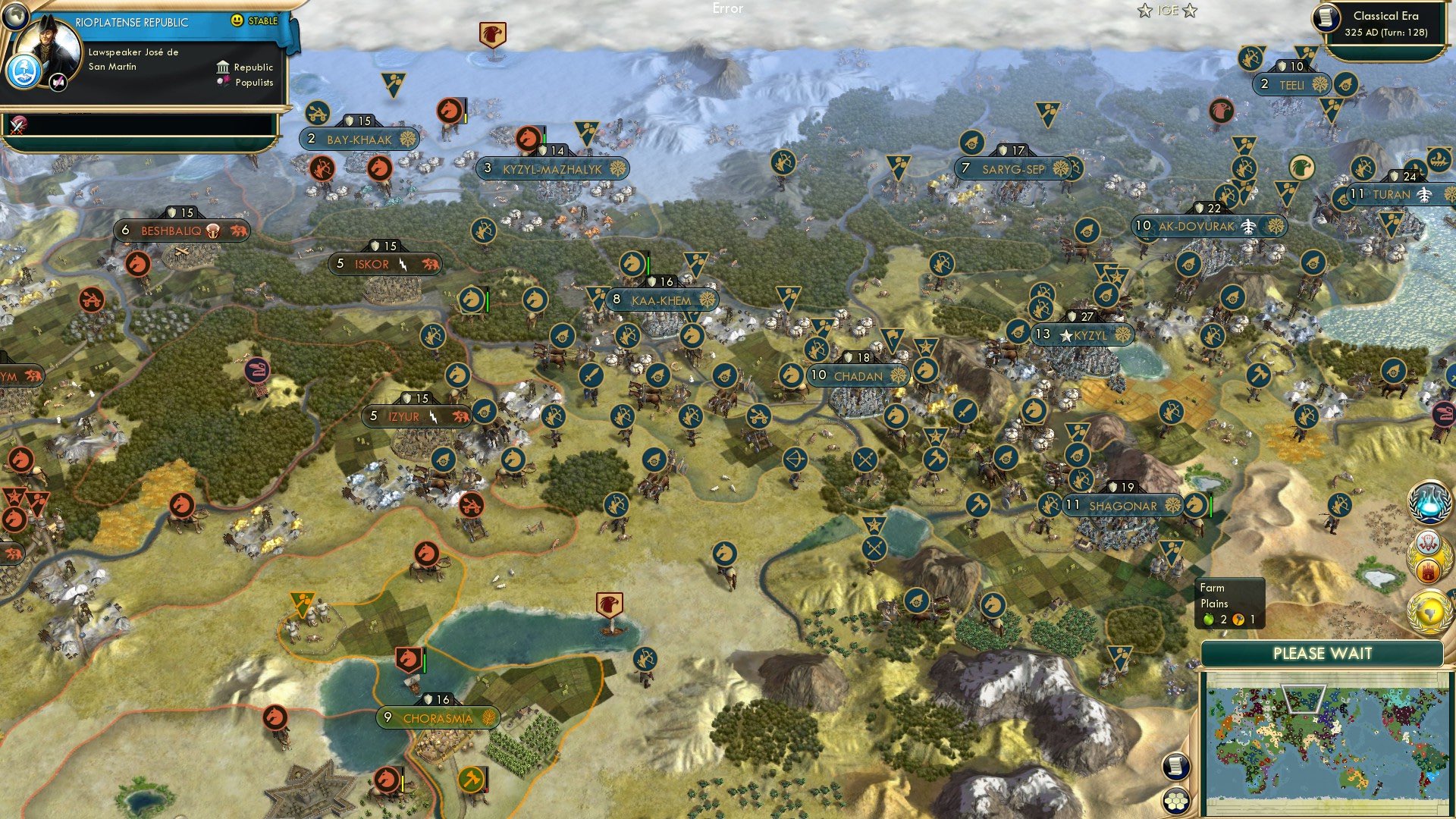Click the PLEASE WAIT panel header

click(x=1323, y=653)
